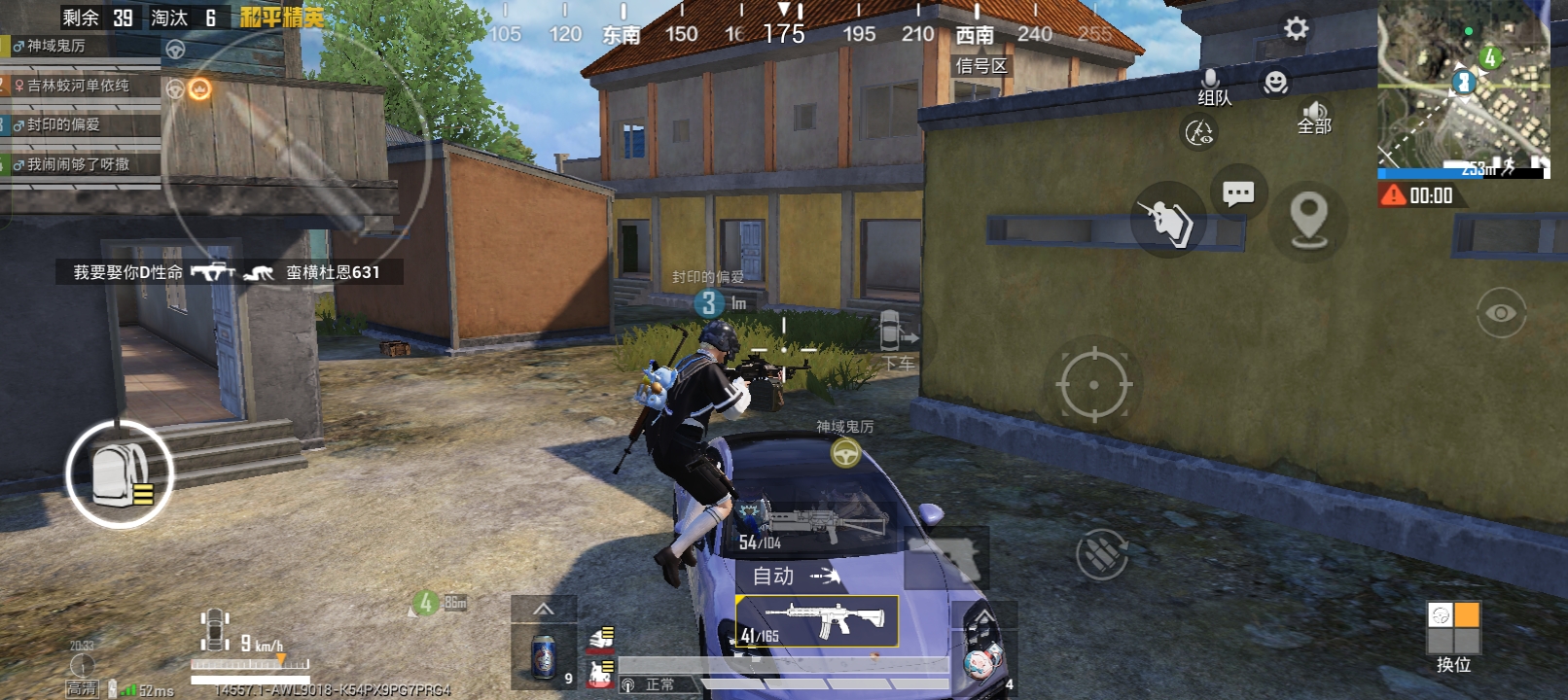Toggle the 全部 all-chat speaker
This screenshot has height=700, width=1568.
[x=1314, y=117]
